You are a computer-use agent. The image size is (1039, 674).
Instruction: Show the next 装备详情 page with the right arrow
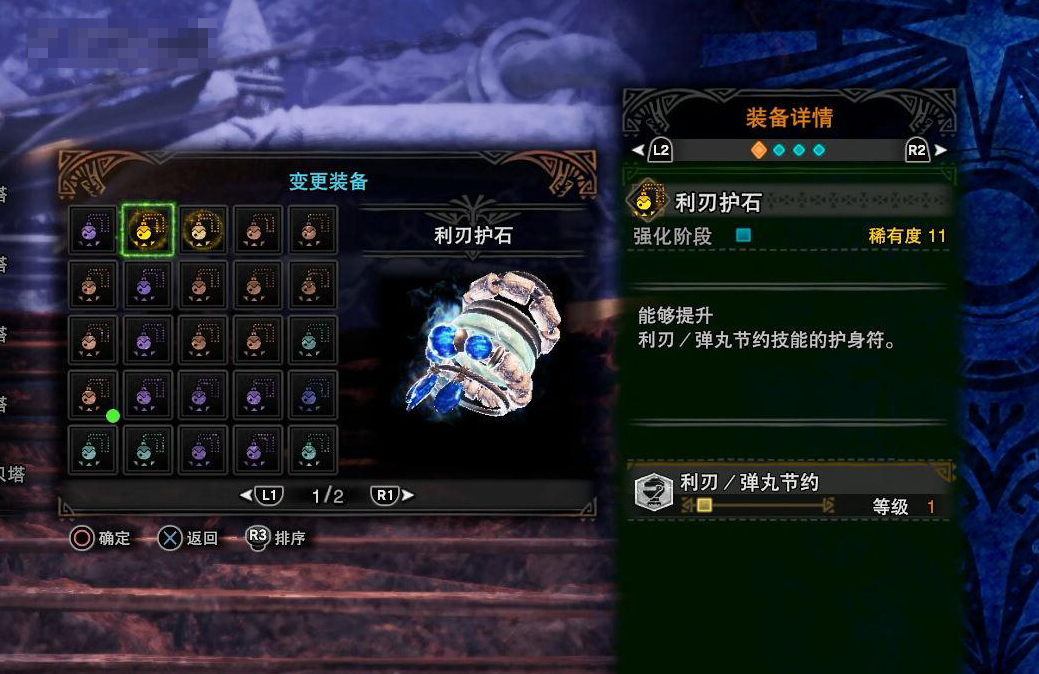tap(940, 150)
